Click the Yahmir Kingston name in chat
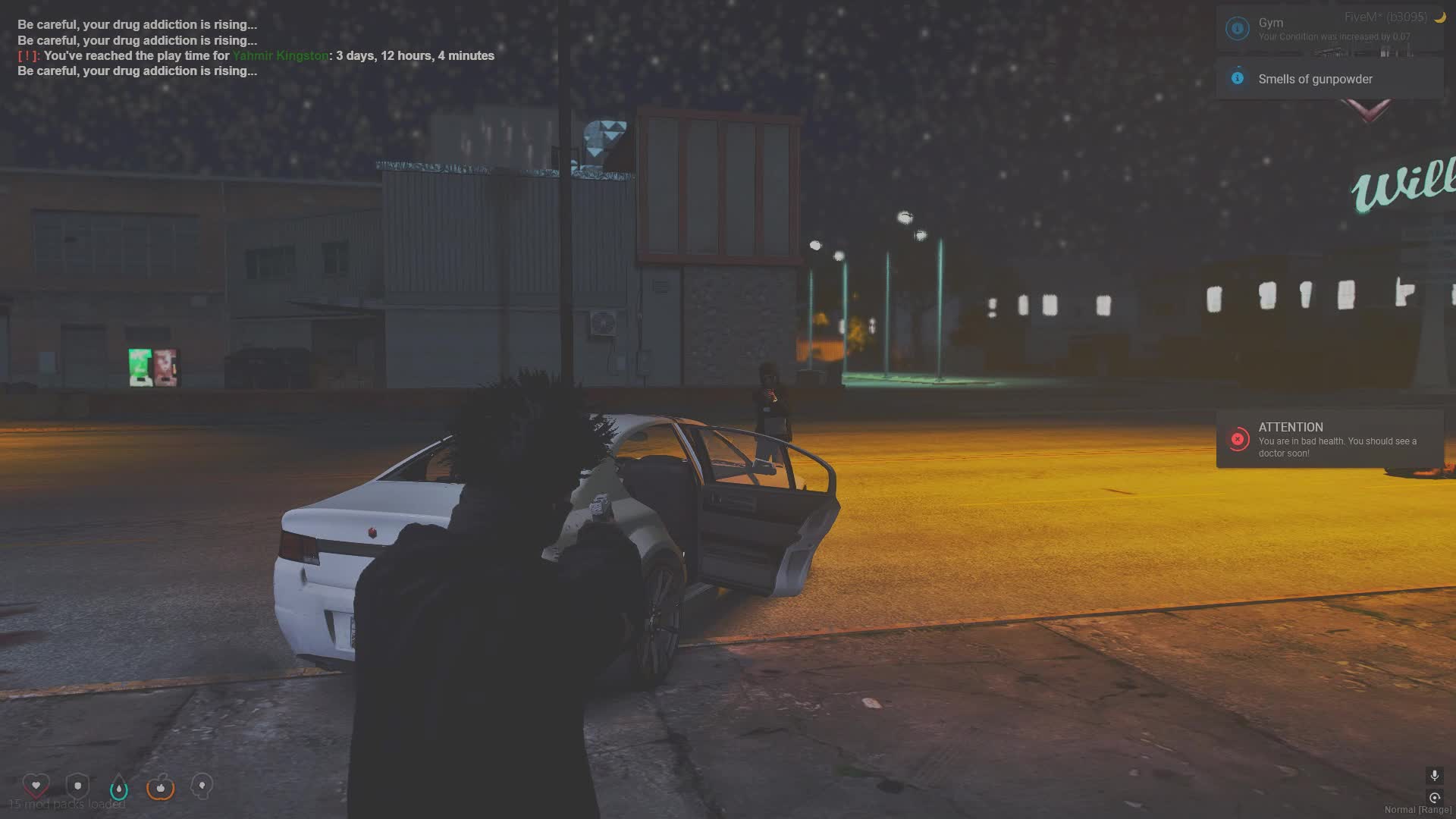Viewport: 1456px width, 819px height. click(x=281, y=55)
